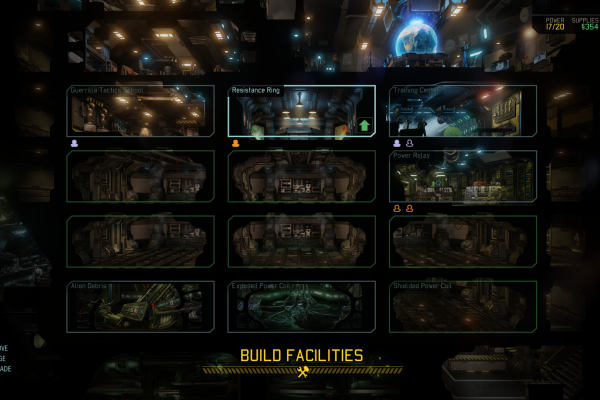Viewport: 600px width, 400px height.
Task: Select the Guerrilla Tactics School room
Action: (x=140, y=111)
